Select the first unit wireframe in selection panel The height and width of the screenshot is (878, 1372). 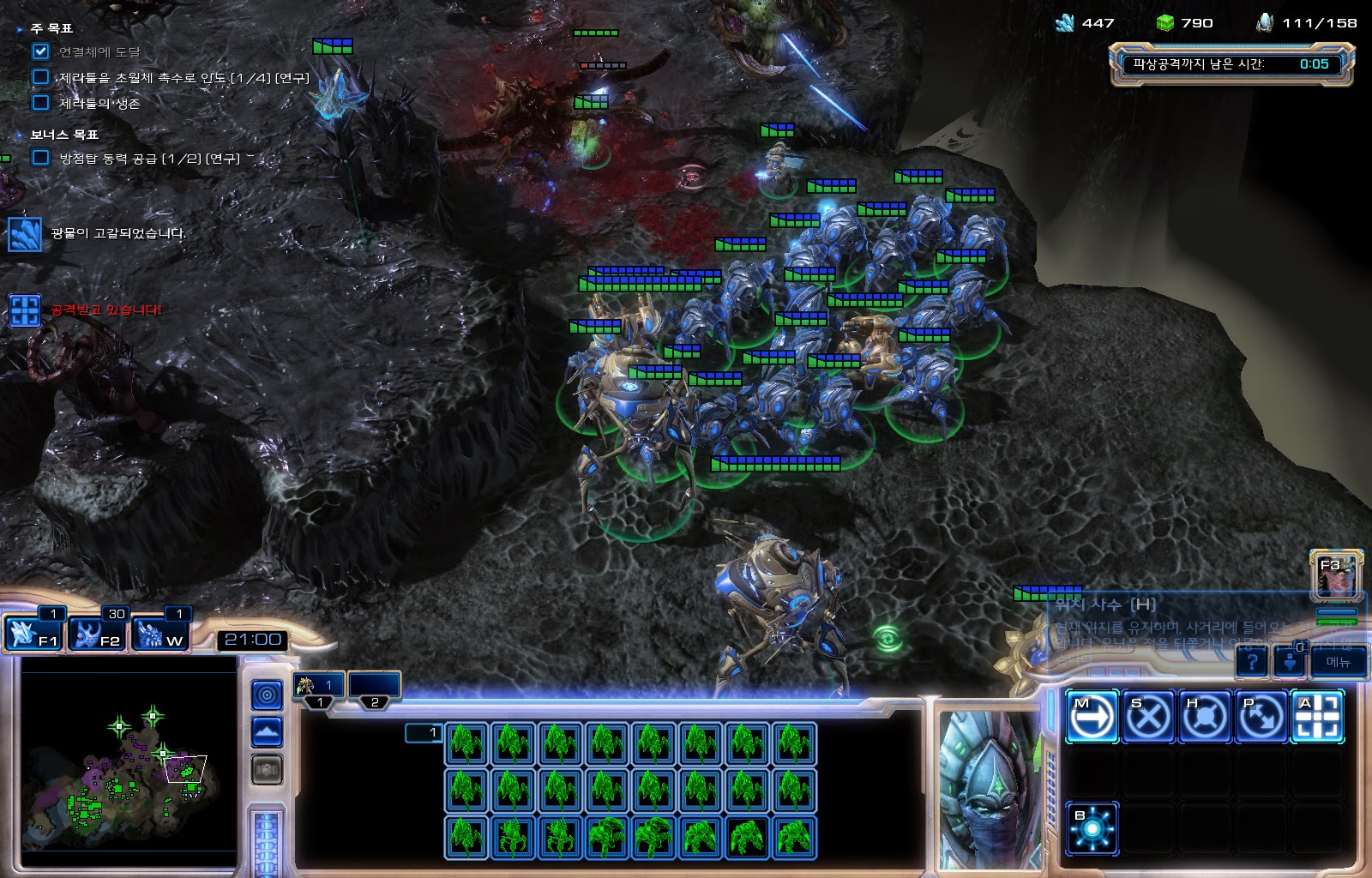click(466, 743)
